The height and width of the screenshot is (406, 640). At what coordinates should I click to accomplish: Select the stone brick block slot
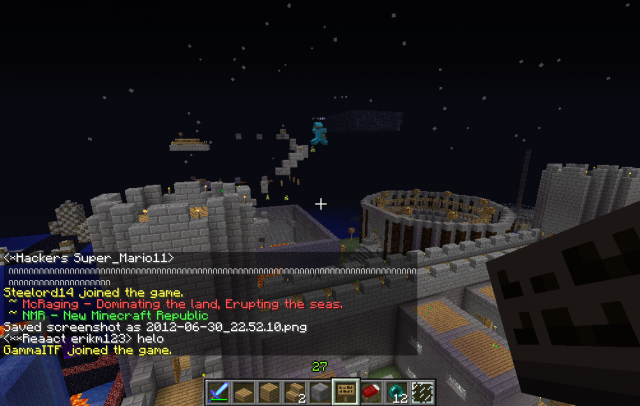click(x=320, y=391)
